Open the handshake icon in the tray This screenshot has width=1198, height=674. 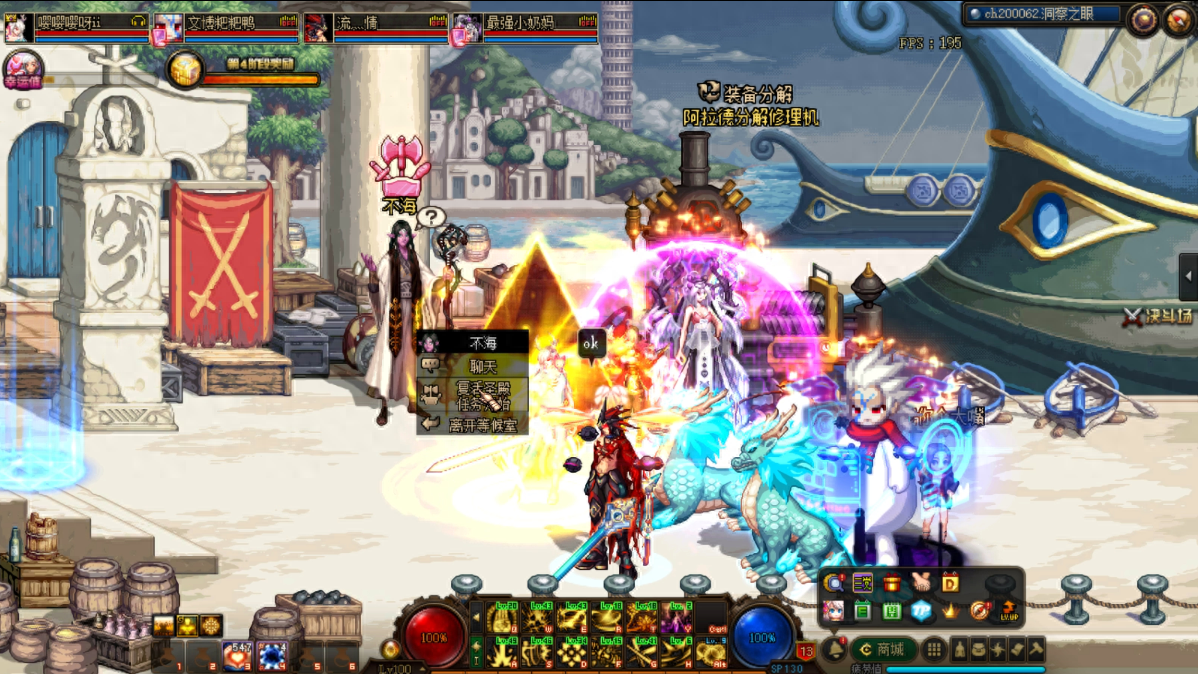click(920, 583)
